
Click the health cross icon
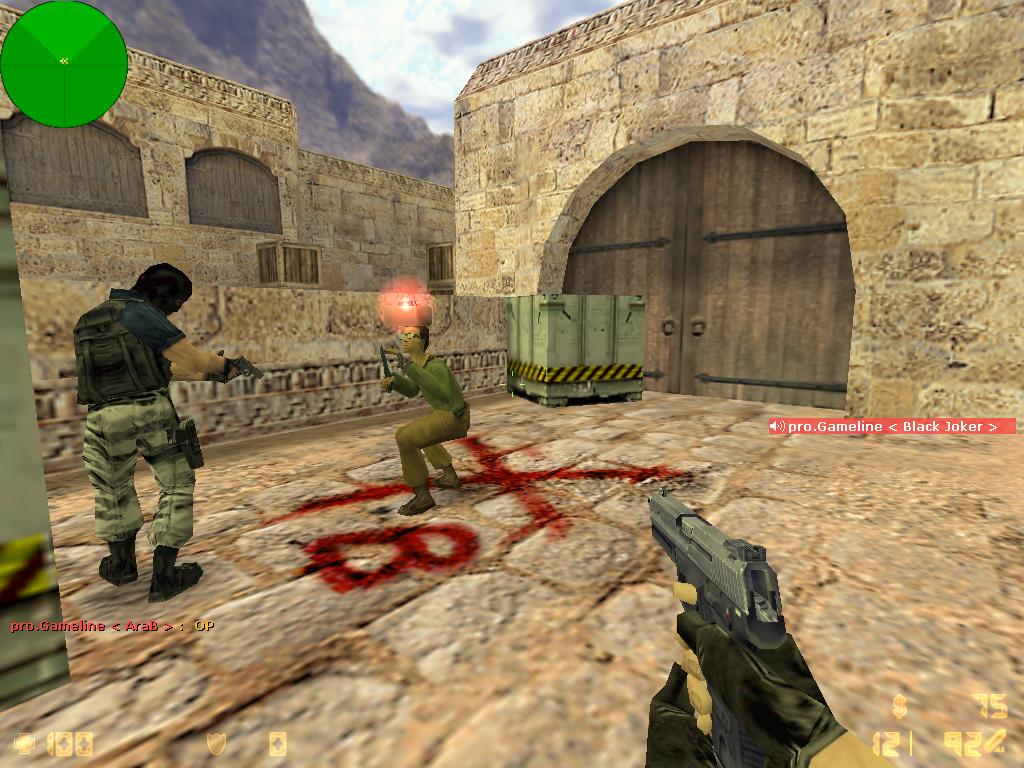click(x=24, y=743)
